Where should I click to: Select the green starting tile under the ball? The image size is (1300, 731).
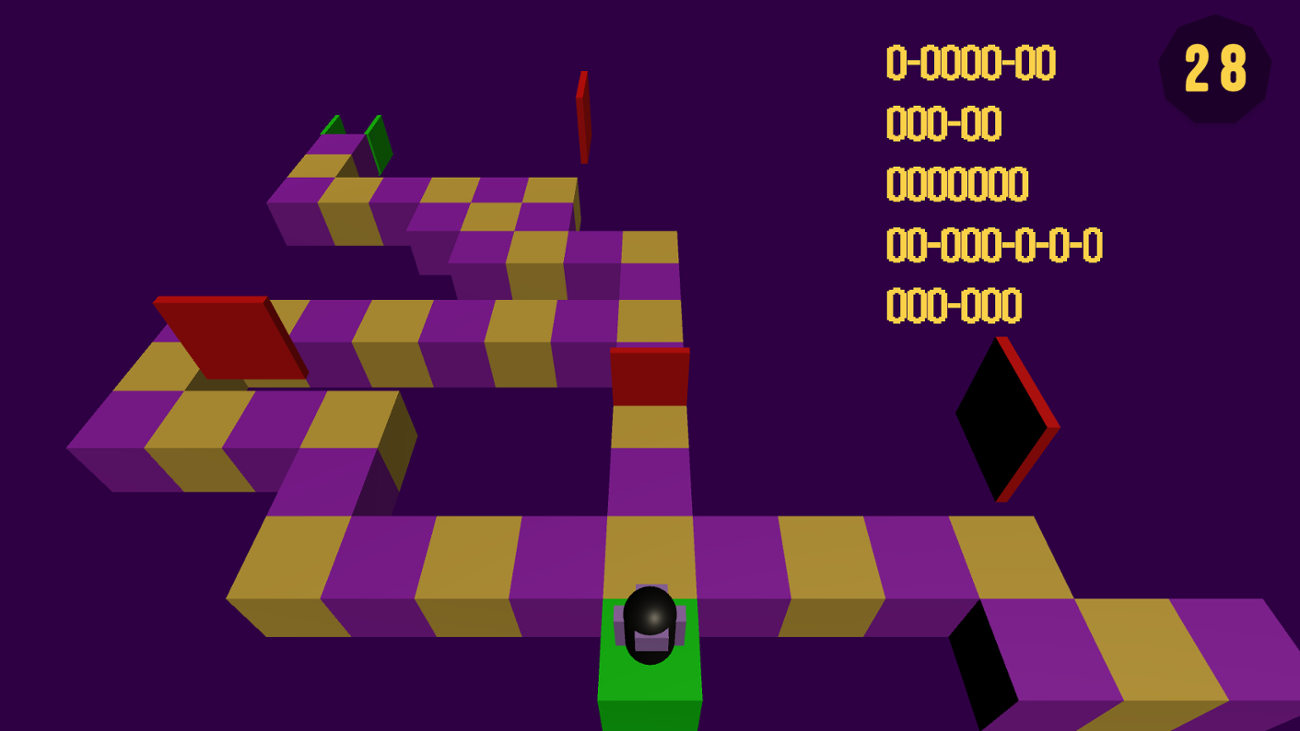651,690
